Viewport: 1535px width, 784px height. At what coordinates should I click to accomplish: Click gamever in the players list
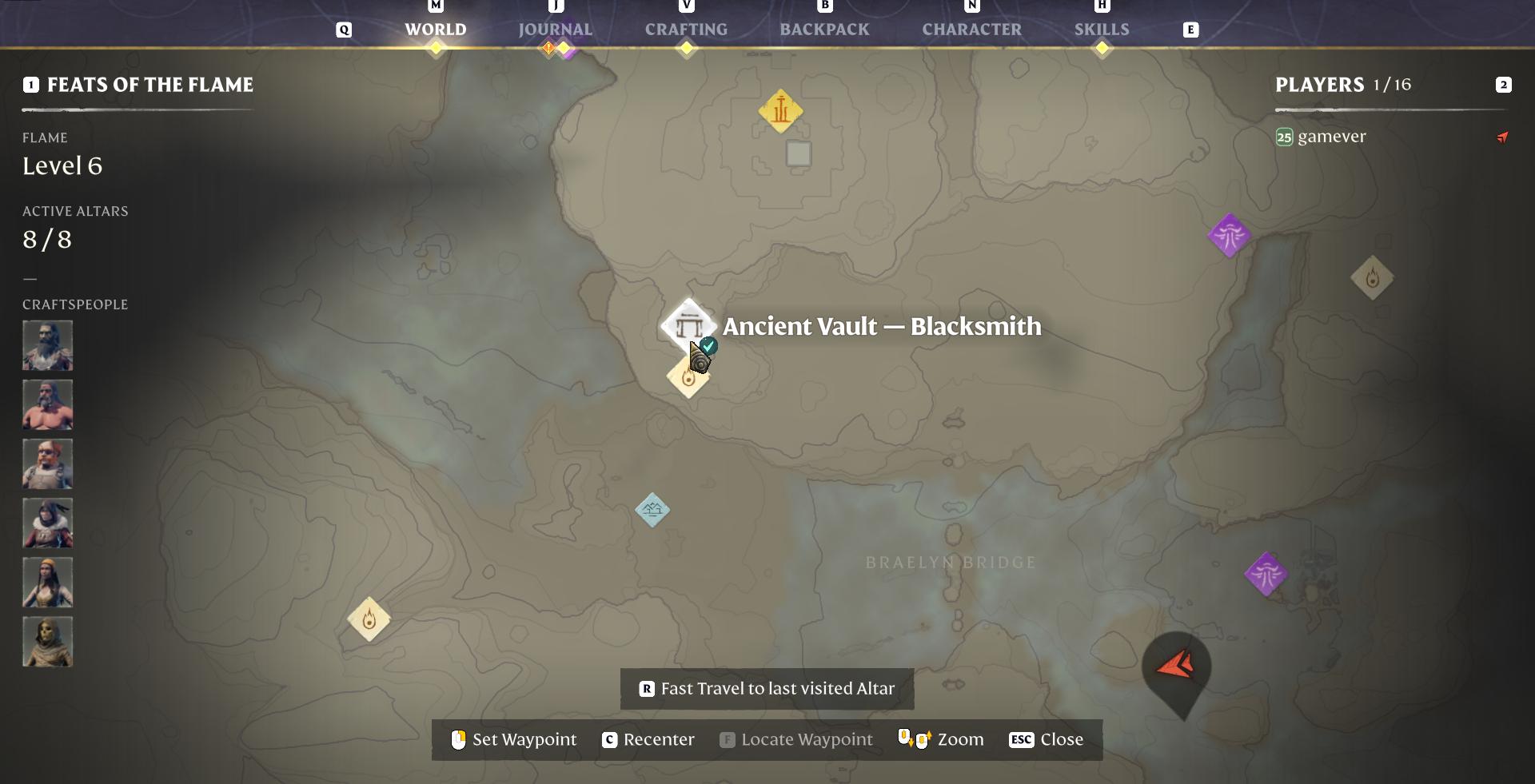(x=1331, y=137)
